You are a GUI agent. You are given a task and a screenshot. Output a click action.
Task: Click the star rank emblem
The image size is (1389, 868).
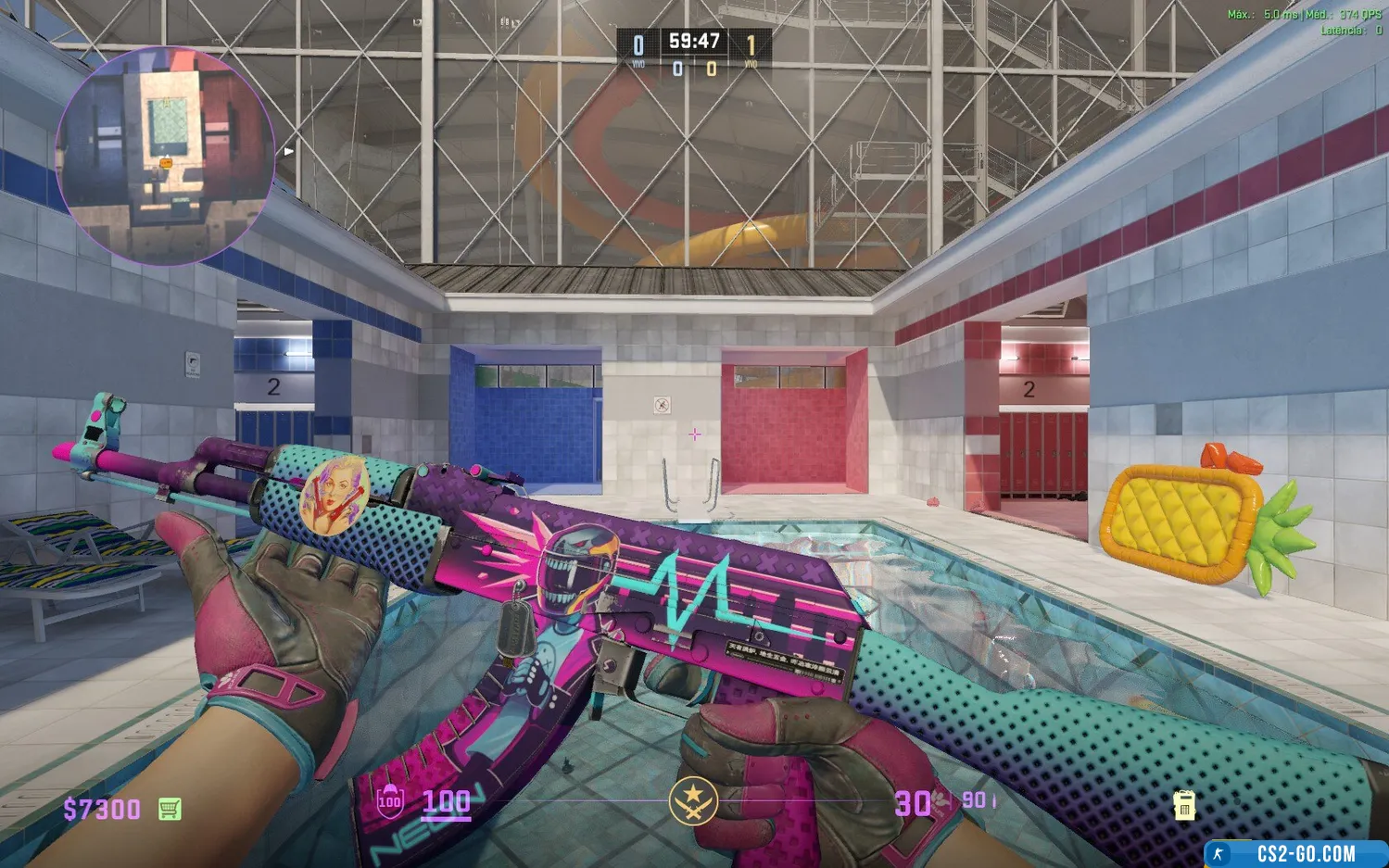tap(693, 801)
